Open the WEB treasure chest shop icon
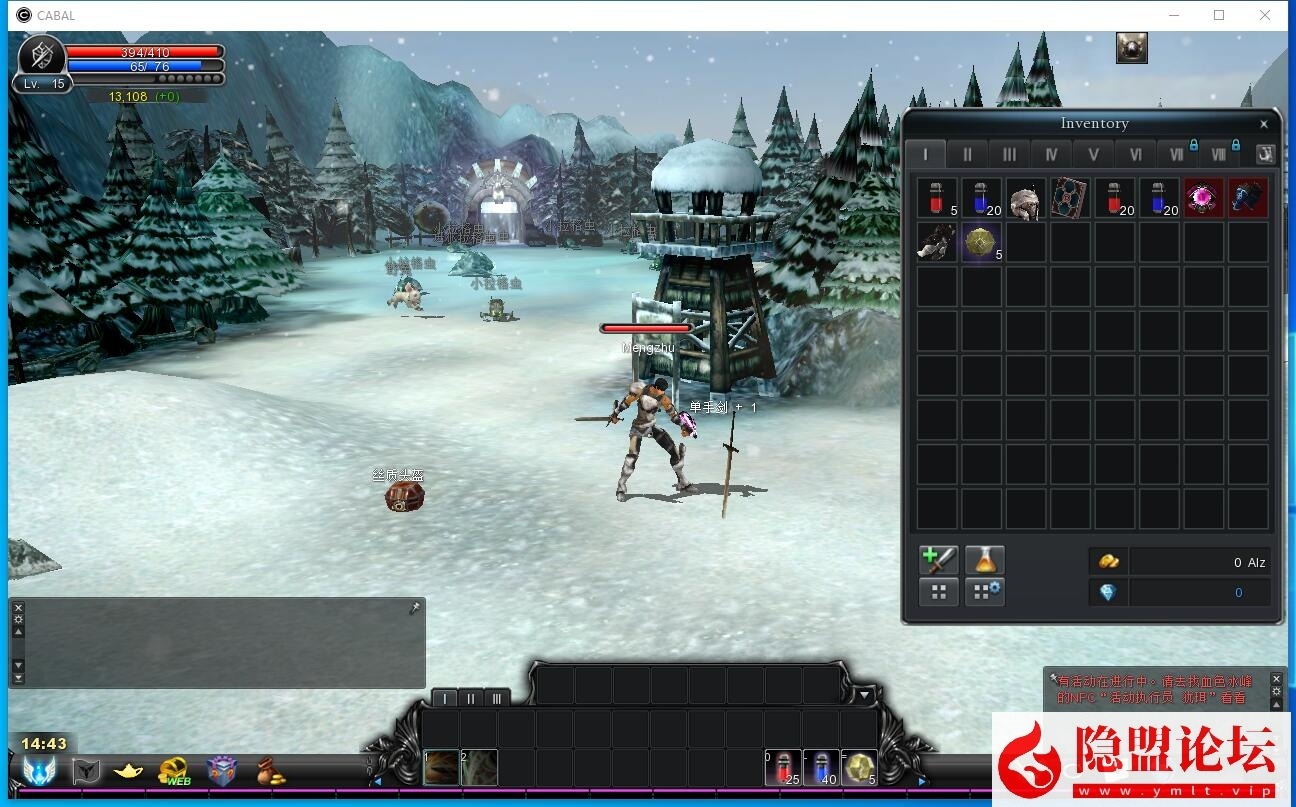 pos(176,771)
